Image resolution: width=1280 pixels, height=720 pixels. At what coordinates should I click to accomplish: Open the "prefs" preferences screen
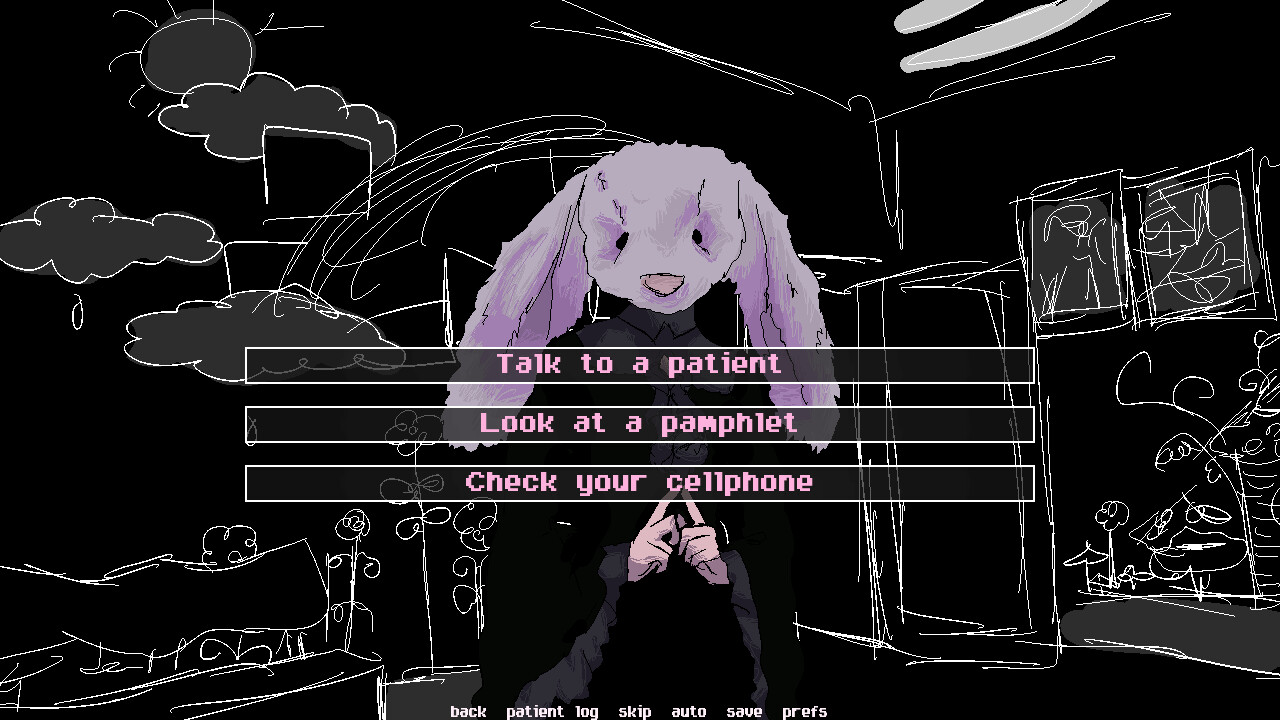(x=803, y=711)
